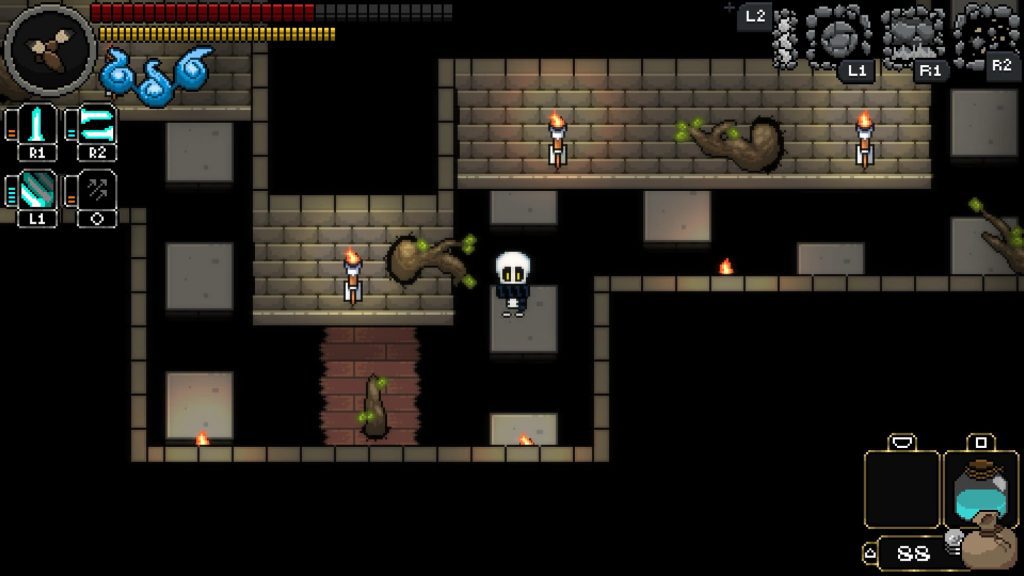Trigger the stone spikes rune
The height and width of the screenshot is (576, 1024).
(x=912, y=37)
